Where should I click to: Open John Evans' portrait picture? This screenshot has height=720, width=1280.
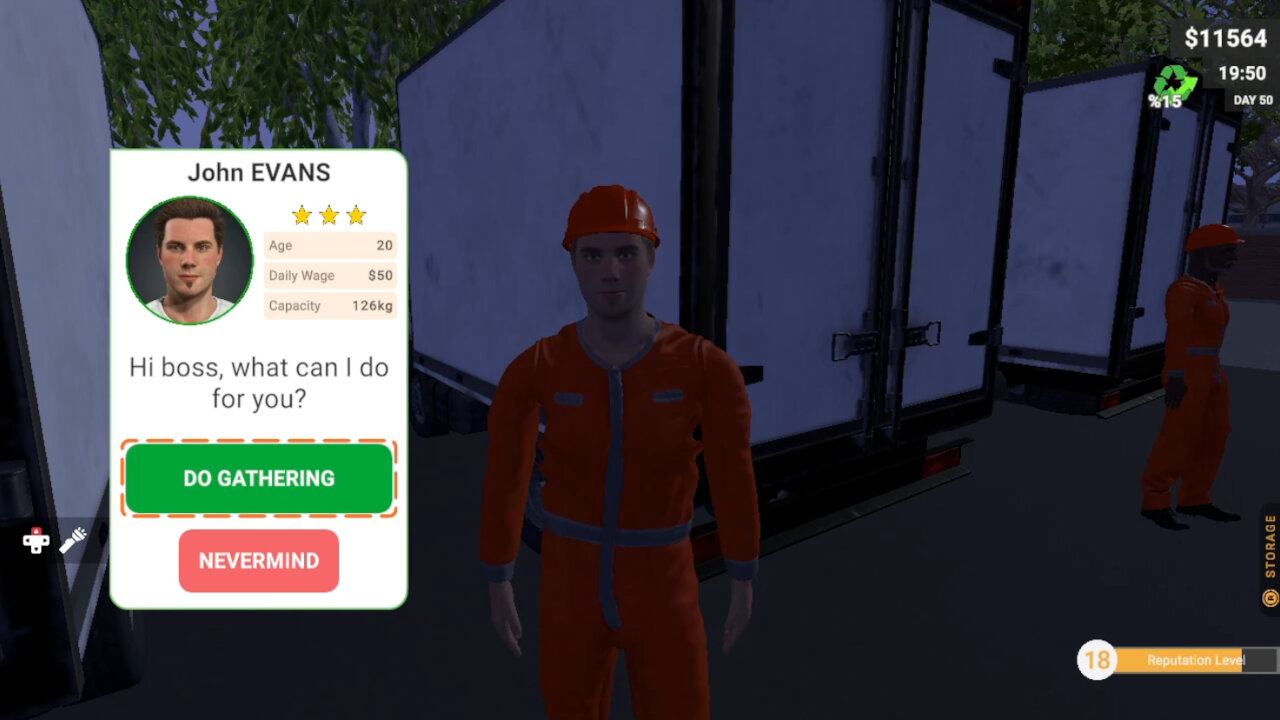(x=189, y=261)
